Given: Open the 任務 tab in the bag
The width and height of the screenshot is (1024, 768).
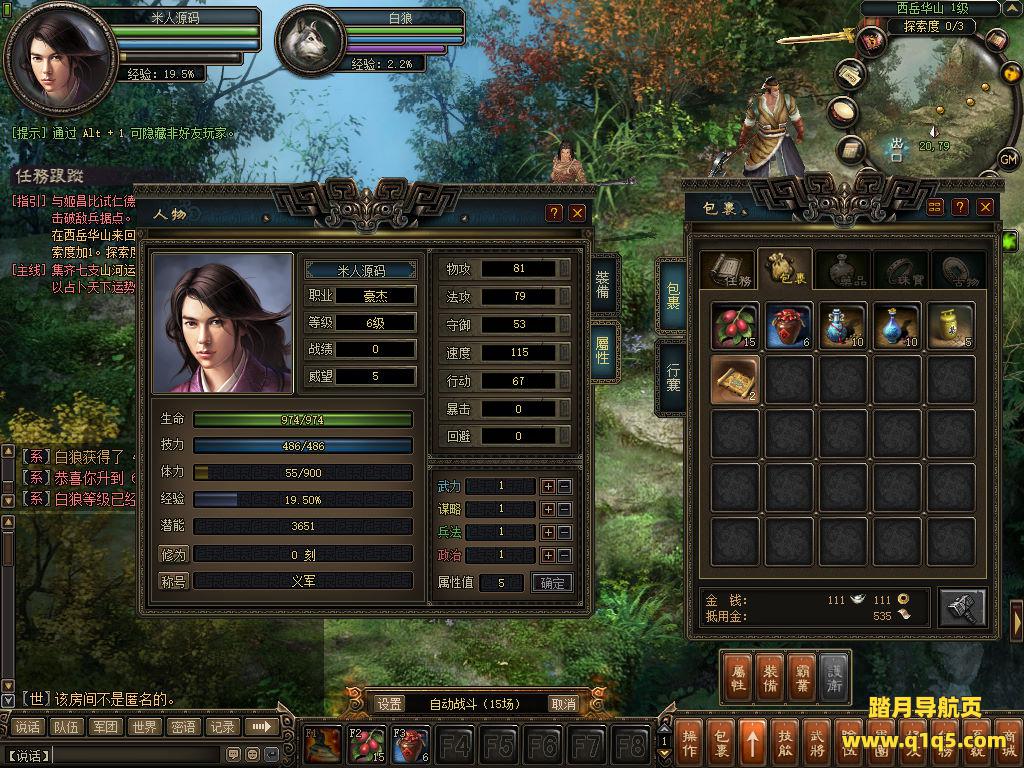Looking at the screenshot, I should [727, 270].
